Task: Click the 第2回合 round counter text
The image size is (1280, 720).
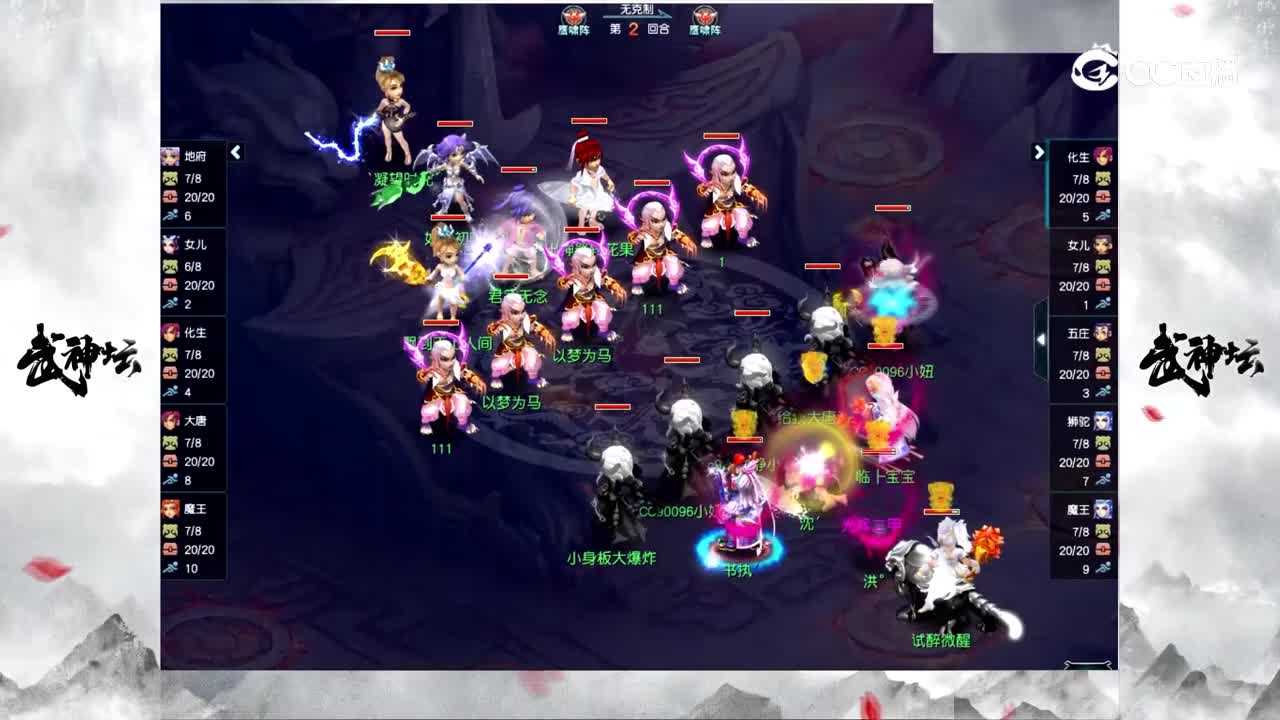Action: (x=640, y=29)
